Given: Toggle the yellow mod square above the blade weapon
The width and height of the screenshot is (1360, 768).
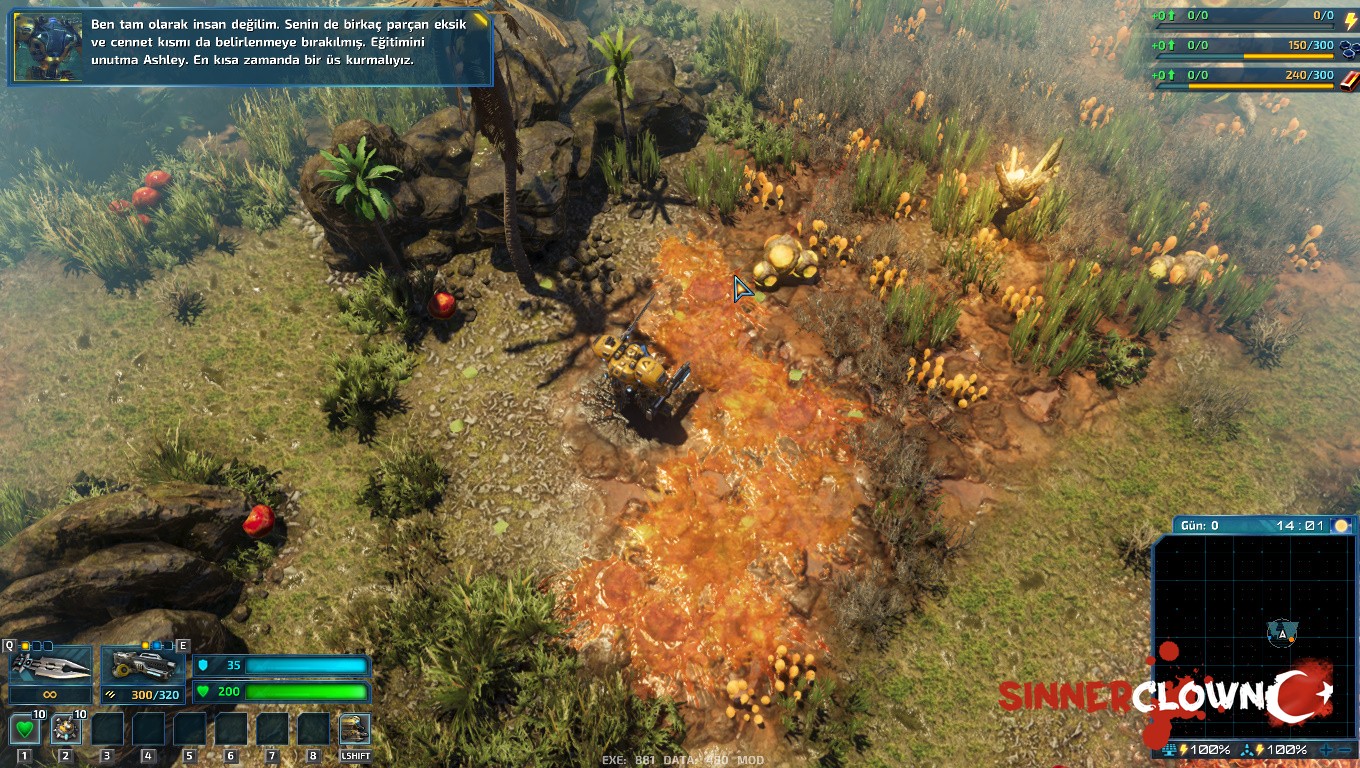Looking at the screenshot, I should coord(25,644).
